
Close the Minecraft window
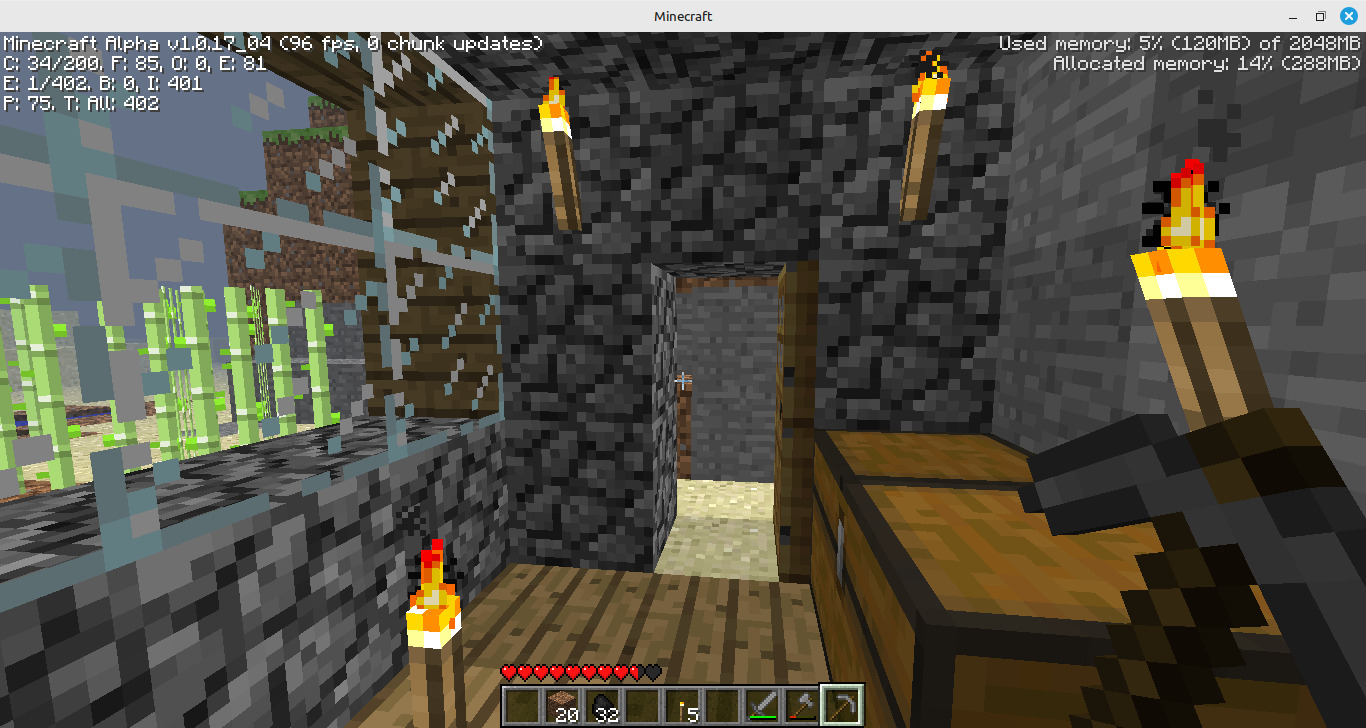point(1347,16)
